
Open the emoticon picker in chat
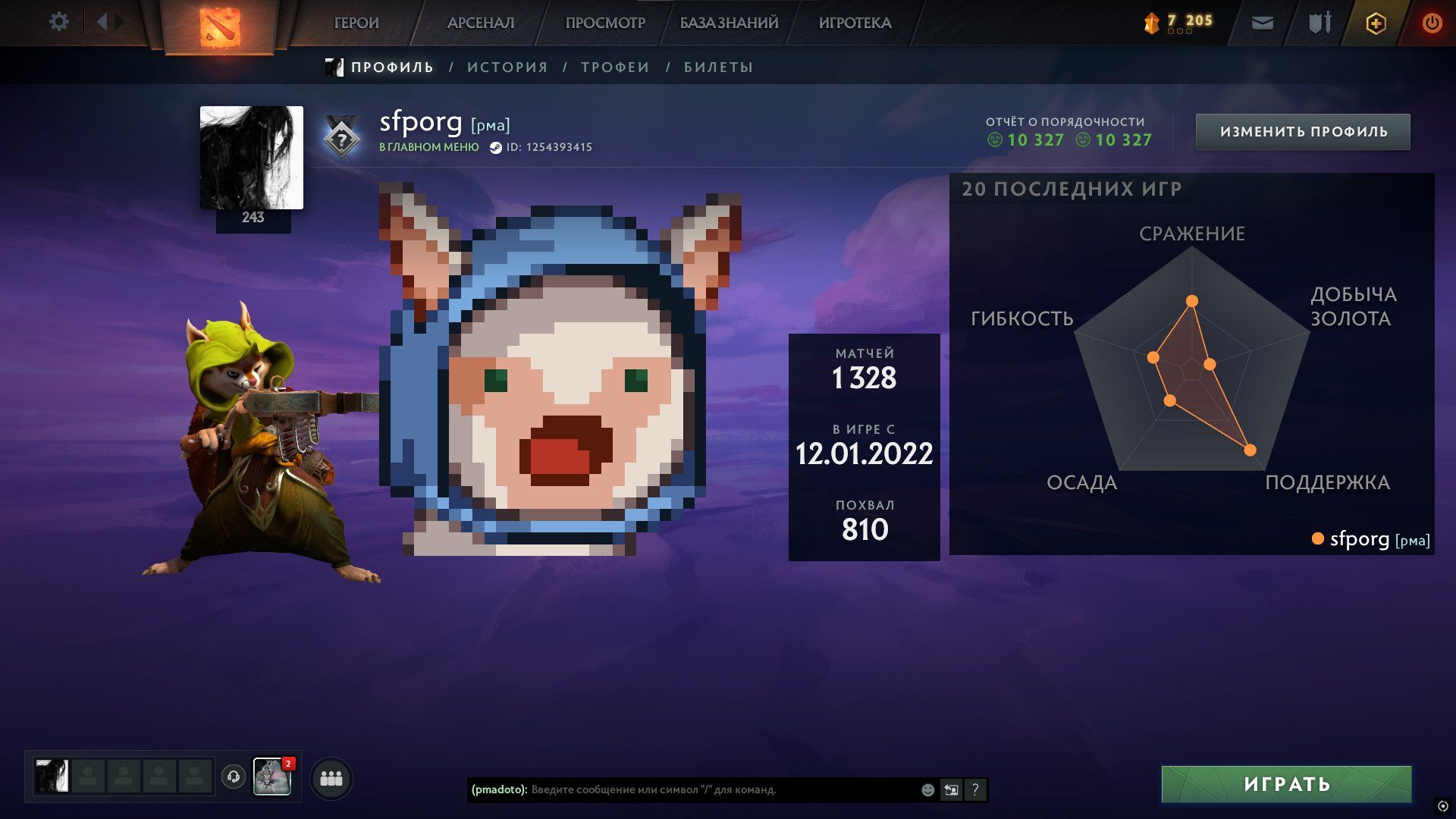tap(927, 790)
